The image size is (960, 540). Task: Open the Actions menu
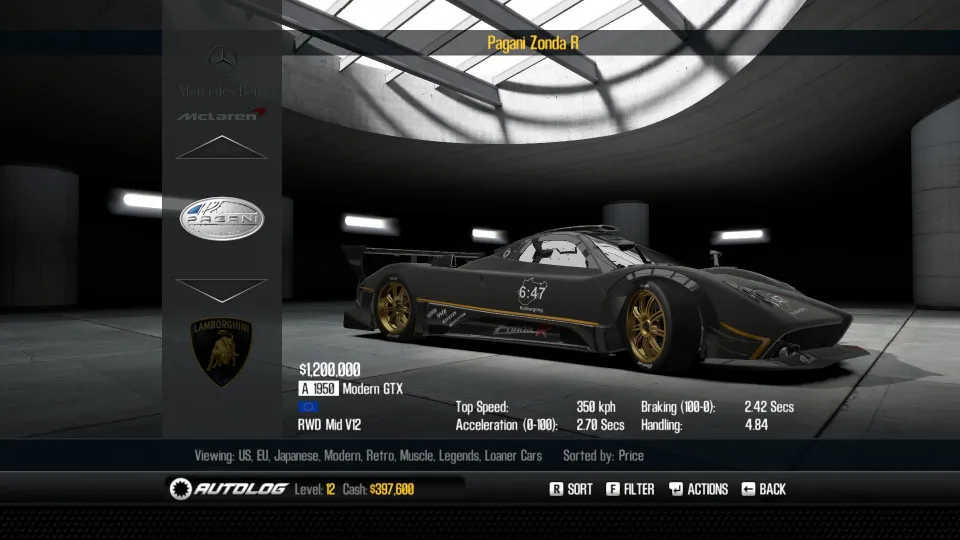(x=697, y=489)
